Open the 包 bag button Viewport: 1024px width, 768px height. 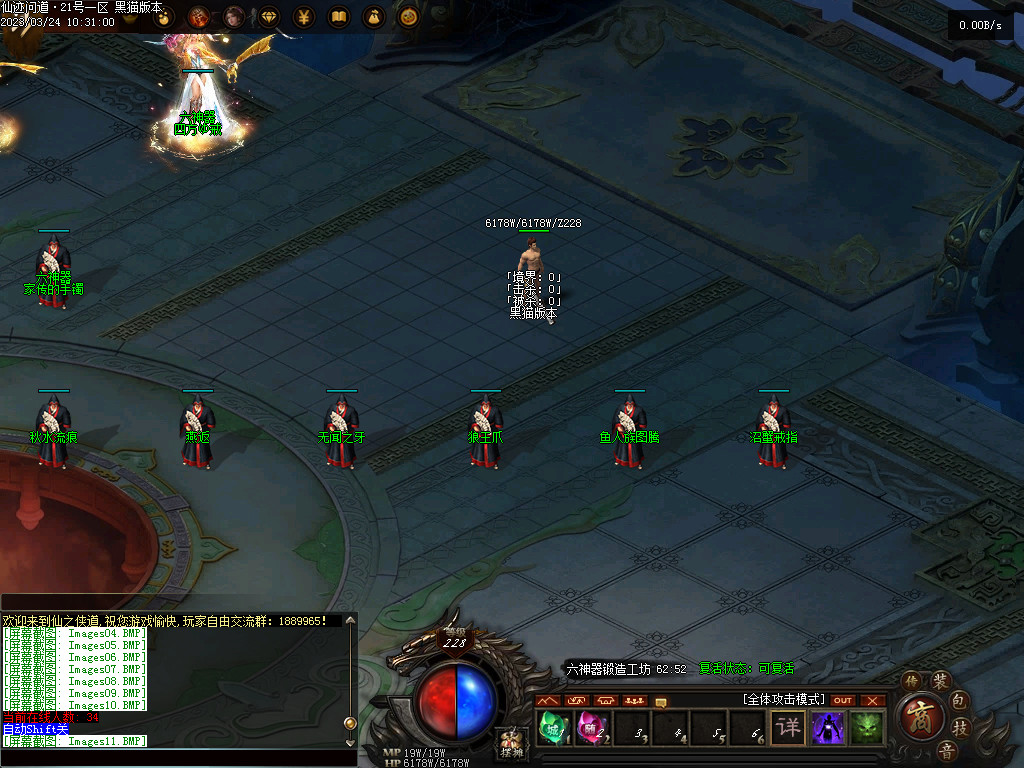click(x=959, y=698)
